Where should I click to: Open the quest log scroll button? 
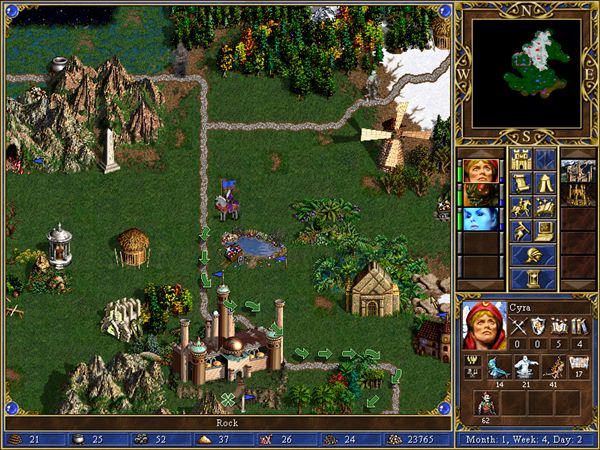point(520,183)
